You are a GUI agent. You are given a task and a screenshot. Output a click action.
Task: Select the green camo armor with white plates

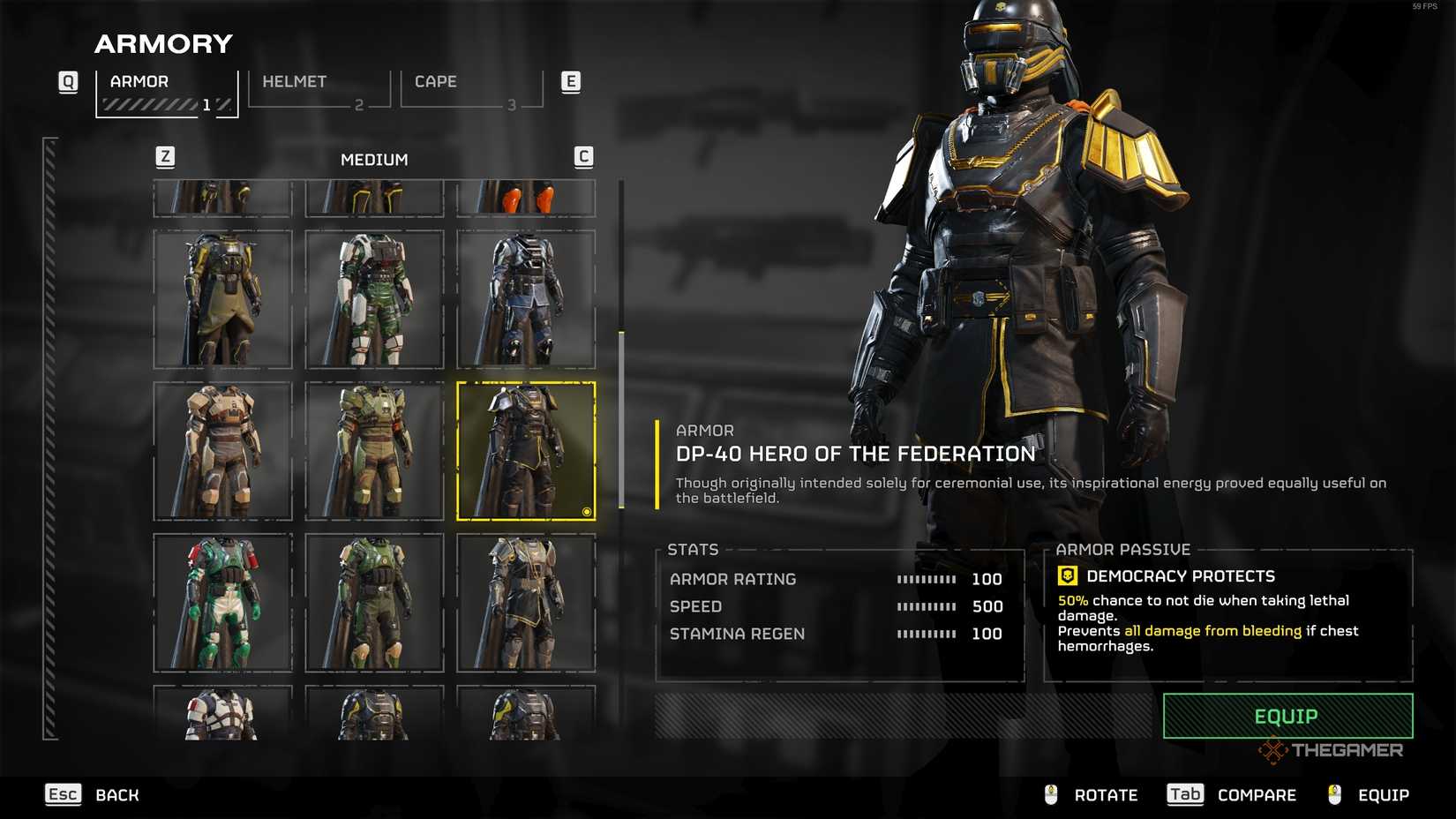pyautogui.click(x=374, y=299)
